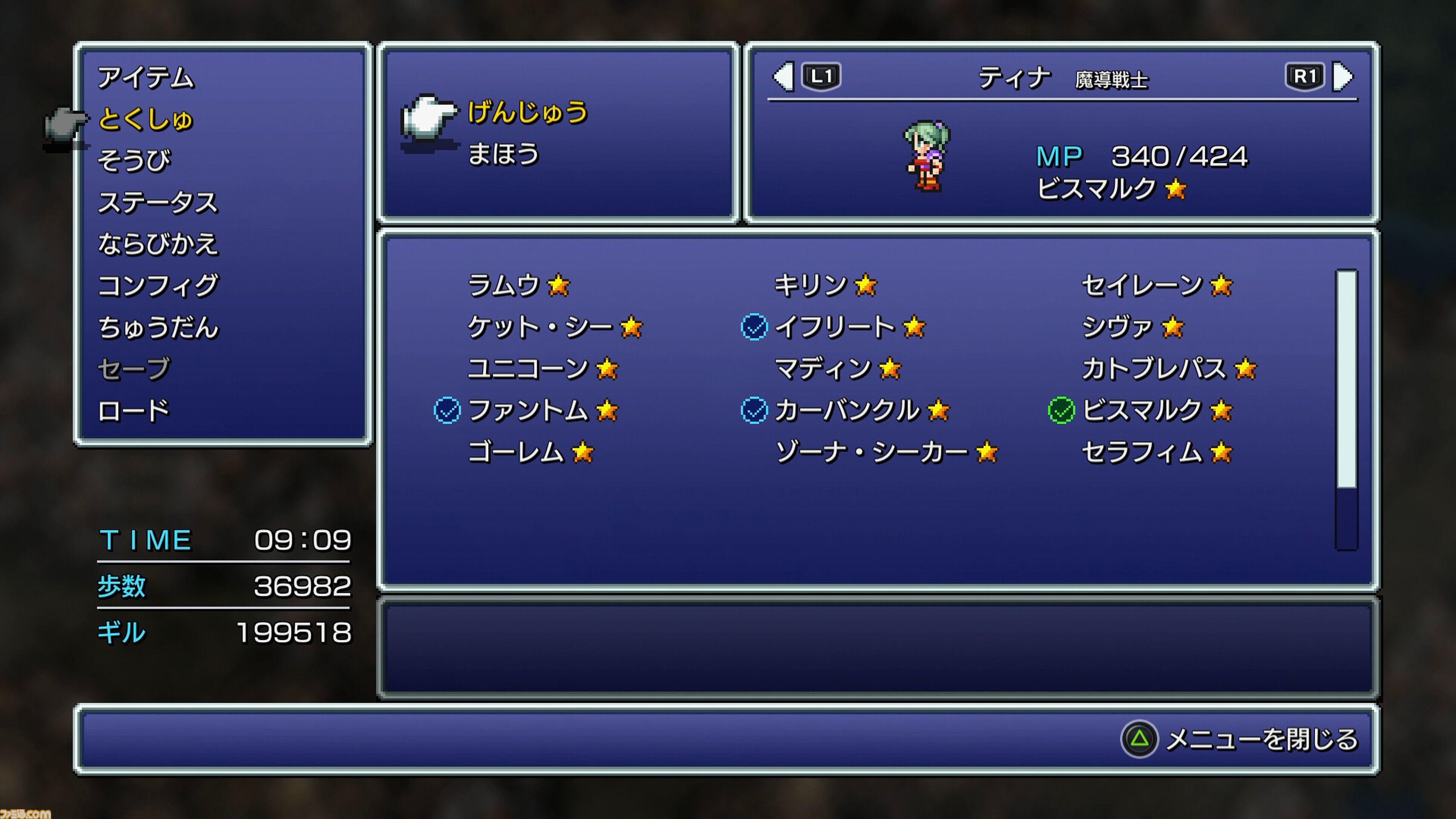The height and width of the screenshot is (819, 1456).
Task: Click the star icon beside ゴーレム
Action: [x=583, y=452]
